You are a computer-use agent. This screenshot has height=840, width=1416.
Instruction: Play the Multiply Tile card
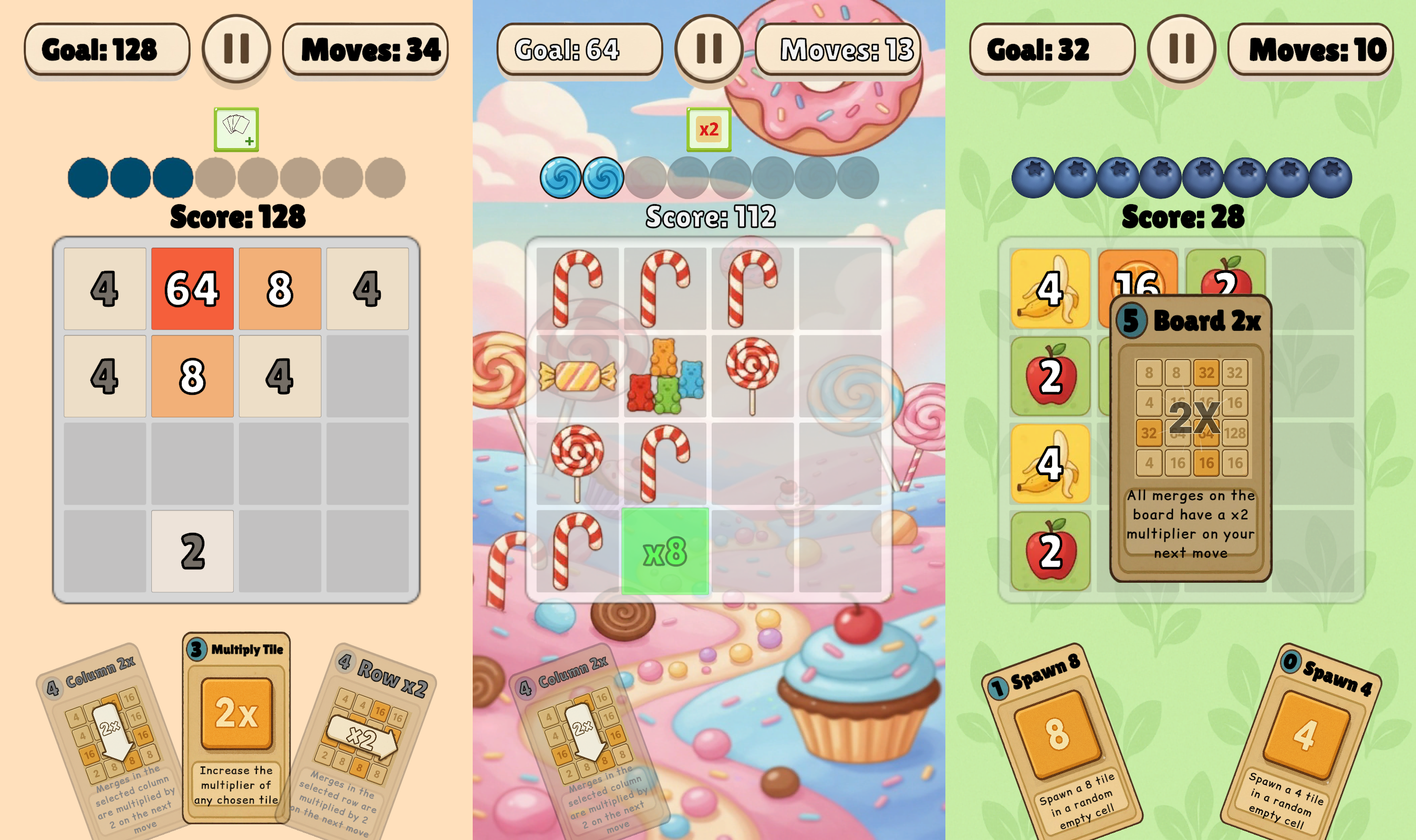pos(237,730)
